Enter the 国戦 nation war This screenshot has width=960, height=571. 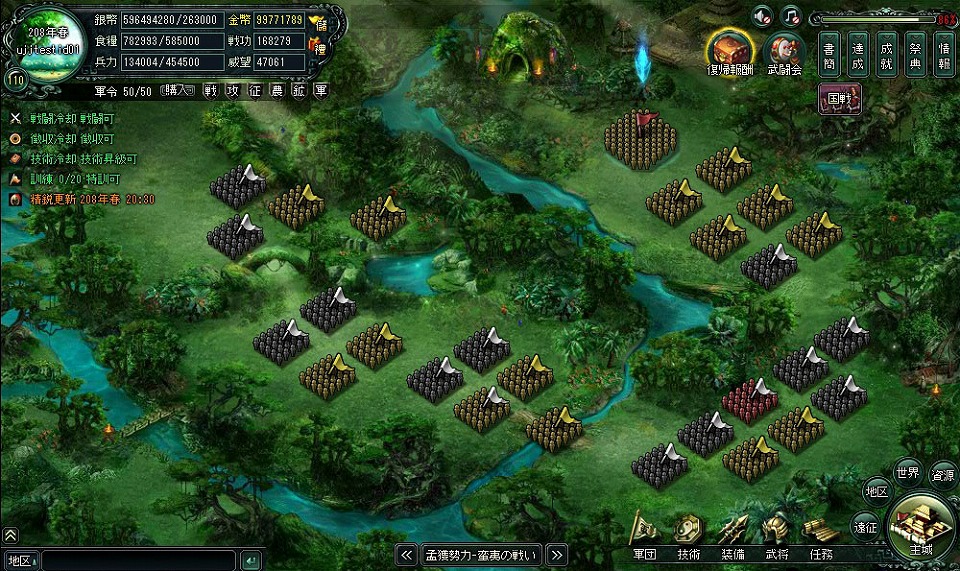[839, 100]
